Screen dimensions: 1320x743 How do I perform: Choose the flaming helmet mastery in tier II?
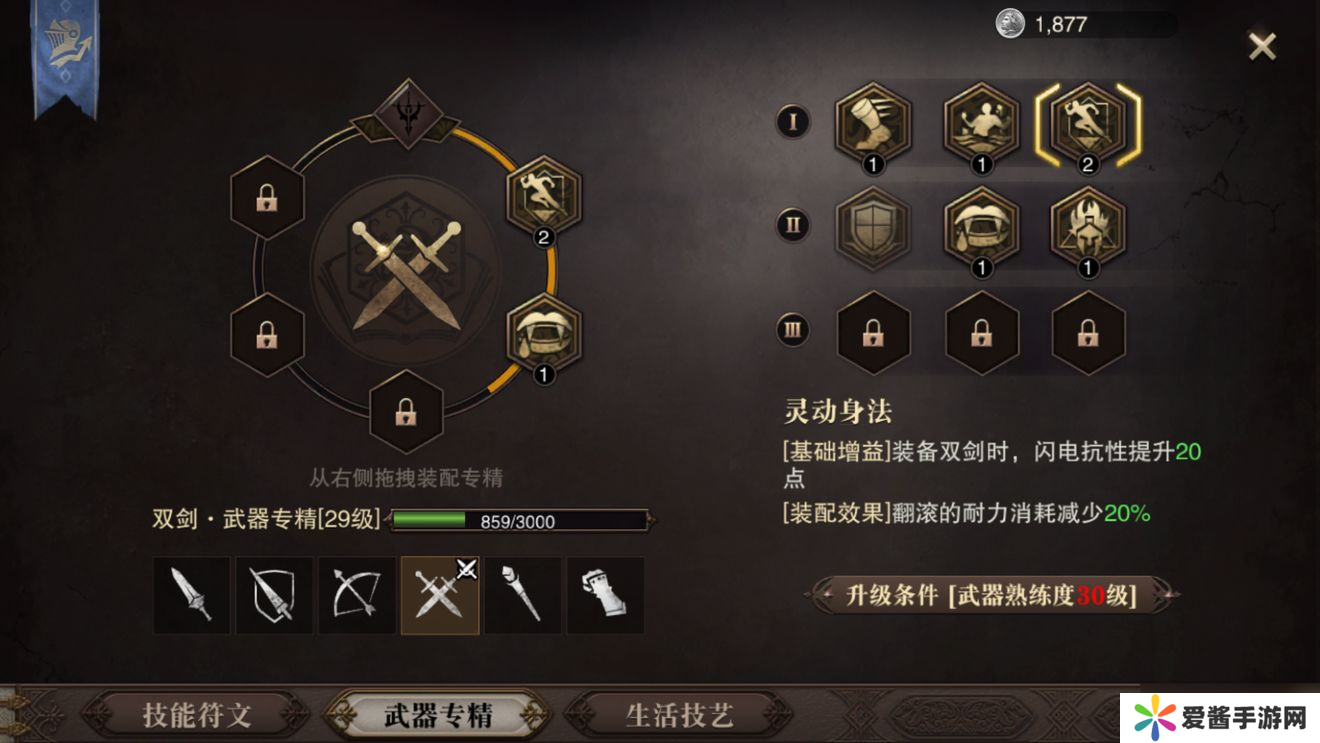point(1088,227)
